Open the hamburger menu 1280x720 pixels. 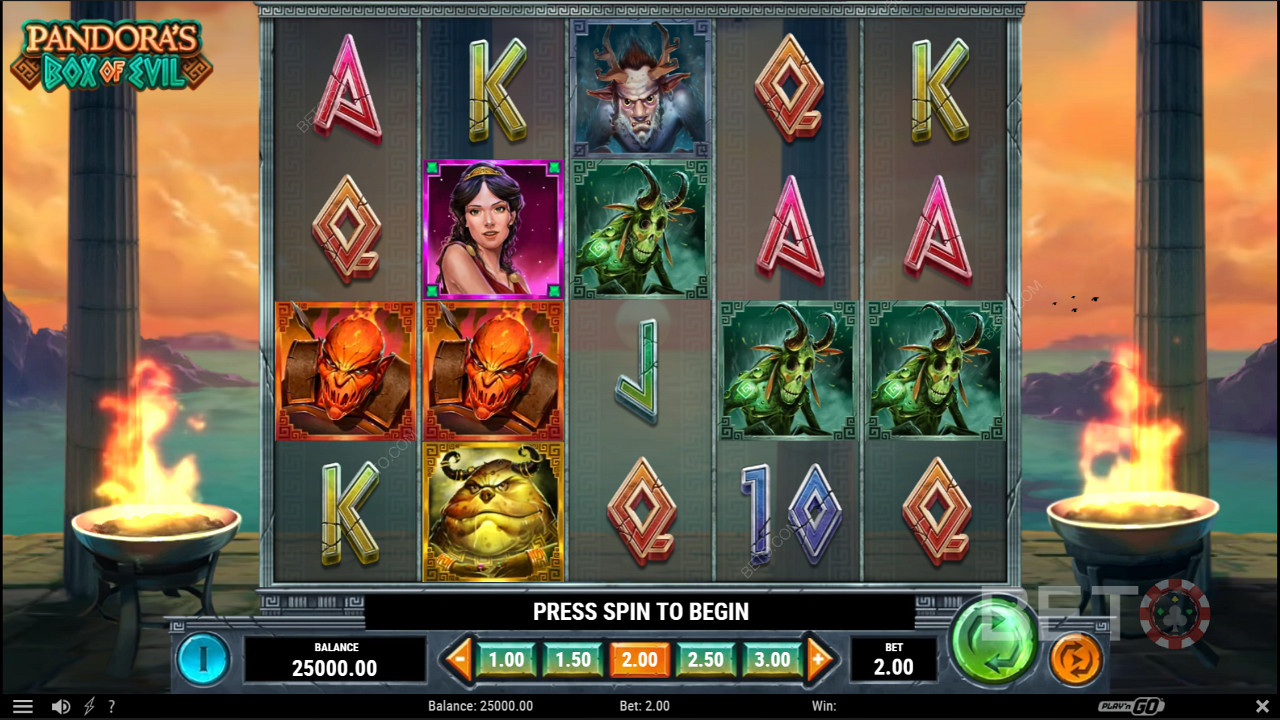23,707
